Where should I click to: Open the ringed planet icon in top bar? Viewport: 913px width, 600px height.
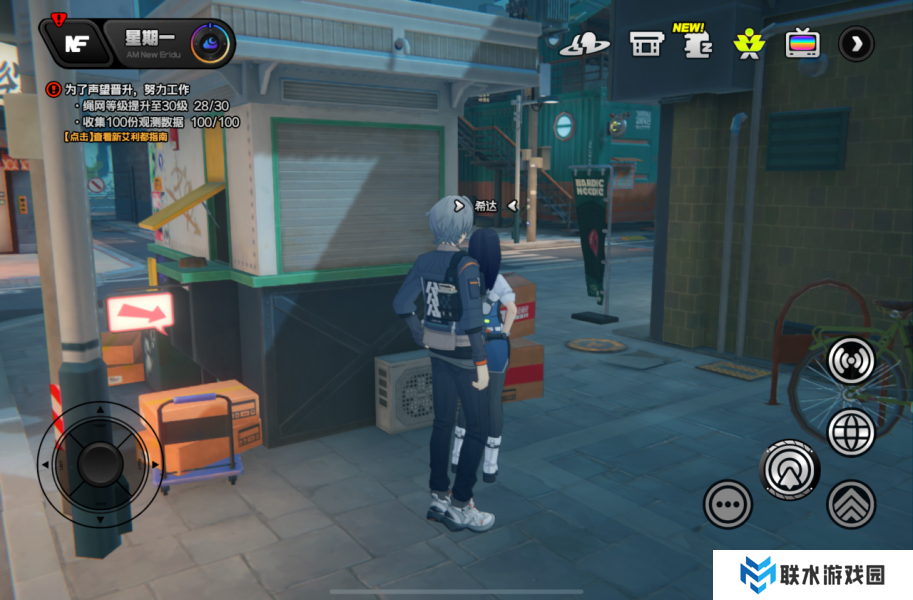[585, 44]
